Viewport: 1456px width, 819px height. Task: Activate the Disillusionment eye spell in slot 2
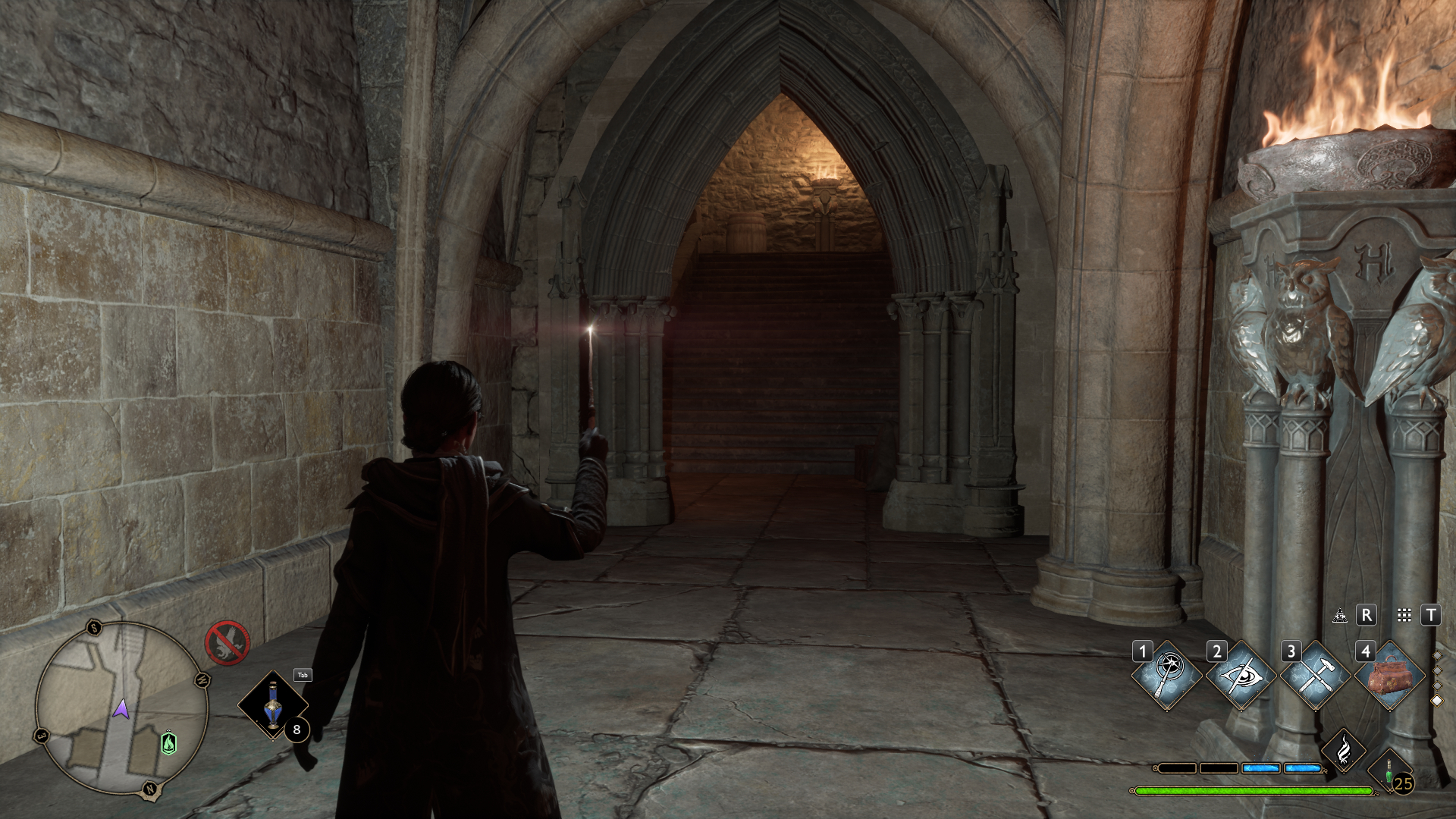(x=1241, y=675)
